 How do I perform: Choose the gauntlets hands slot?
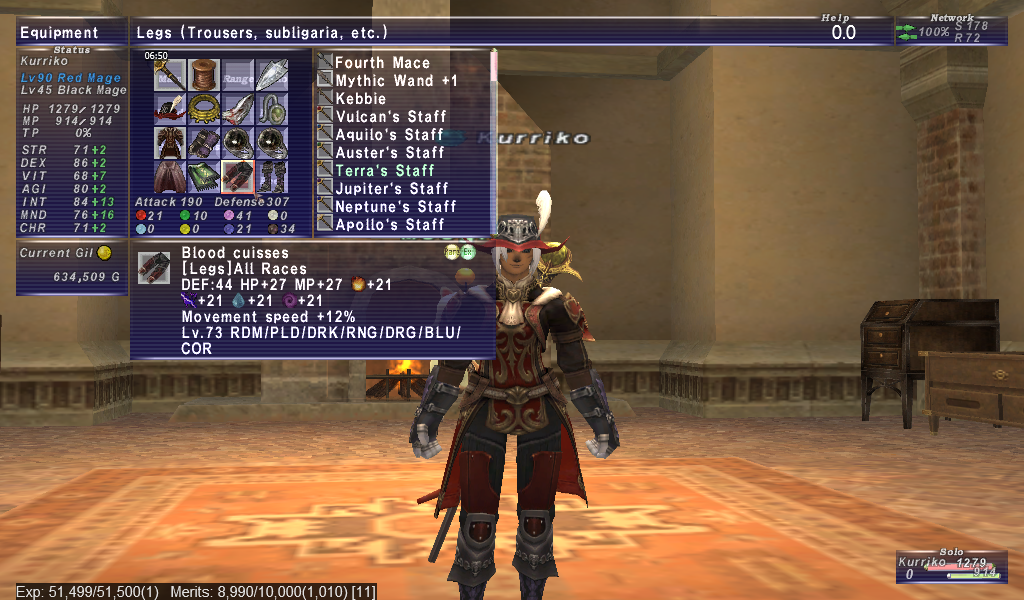coord(204,142)
